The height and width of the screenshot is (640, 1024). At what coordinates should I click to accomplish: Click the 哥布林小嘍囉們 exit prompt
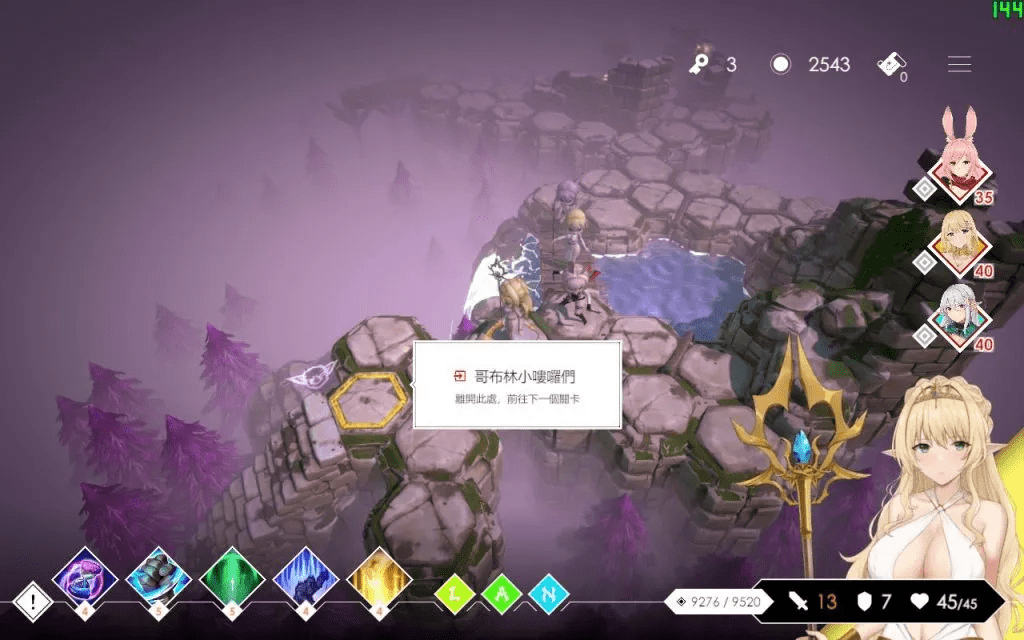[517, 385]
